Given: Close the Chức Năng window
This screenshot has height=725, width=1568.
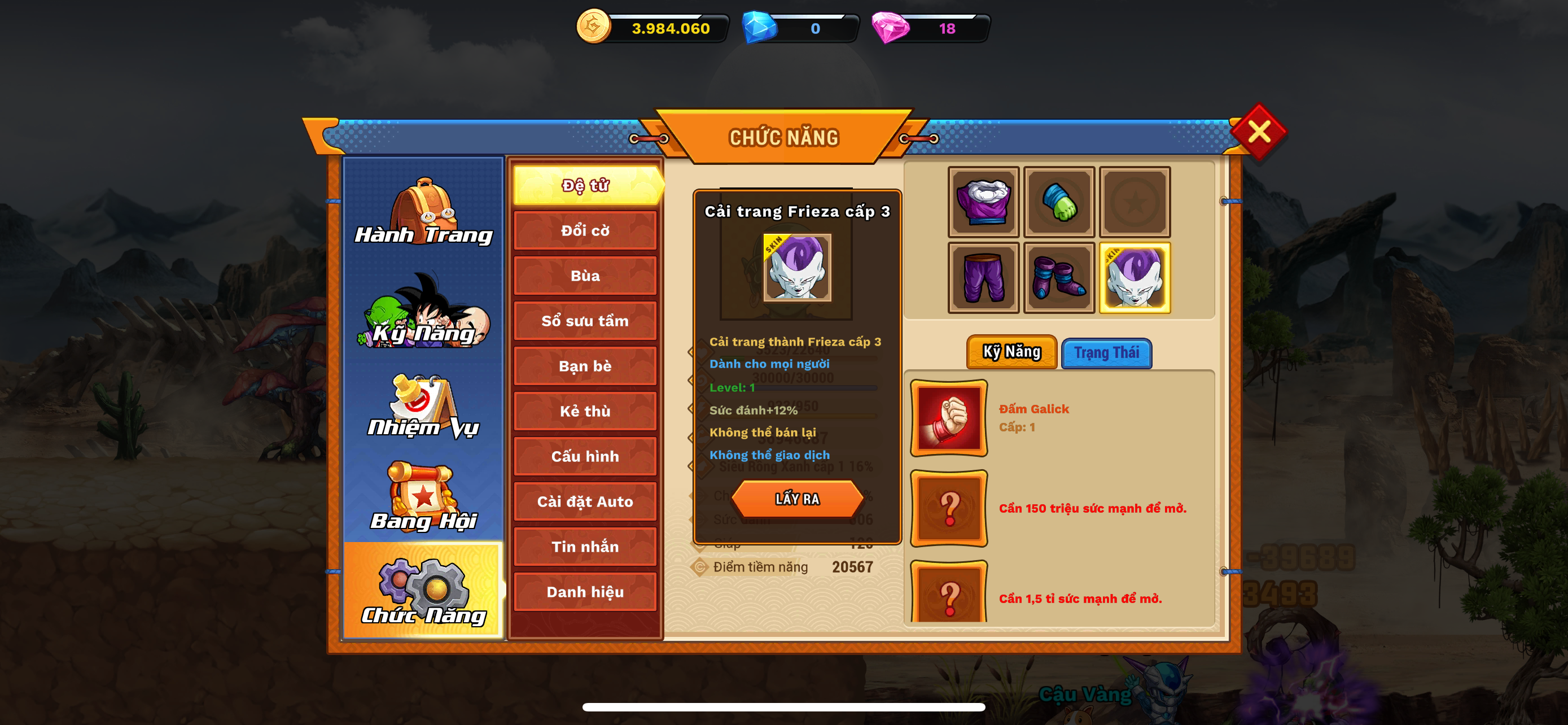Looking at the screenshot, I should [1258, 132].
